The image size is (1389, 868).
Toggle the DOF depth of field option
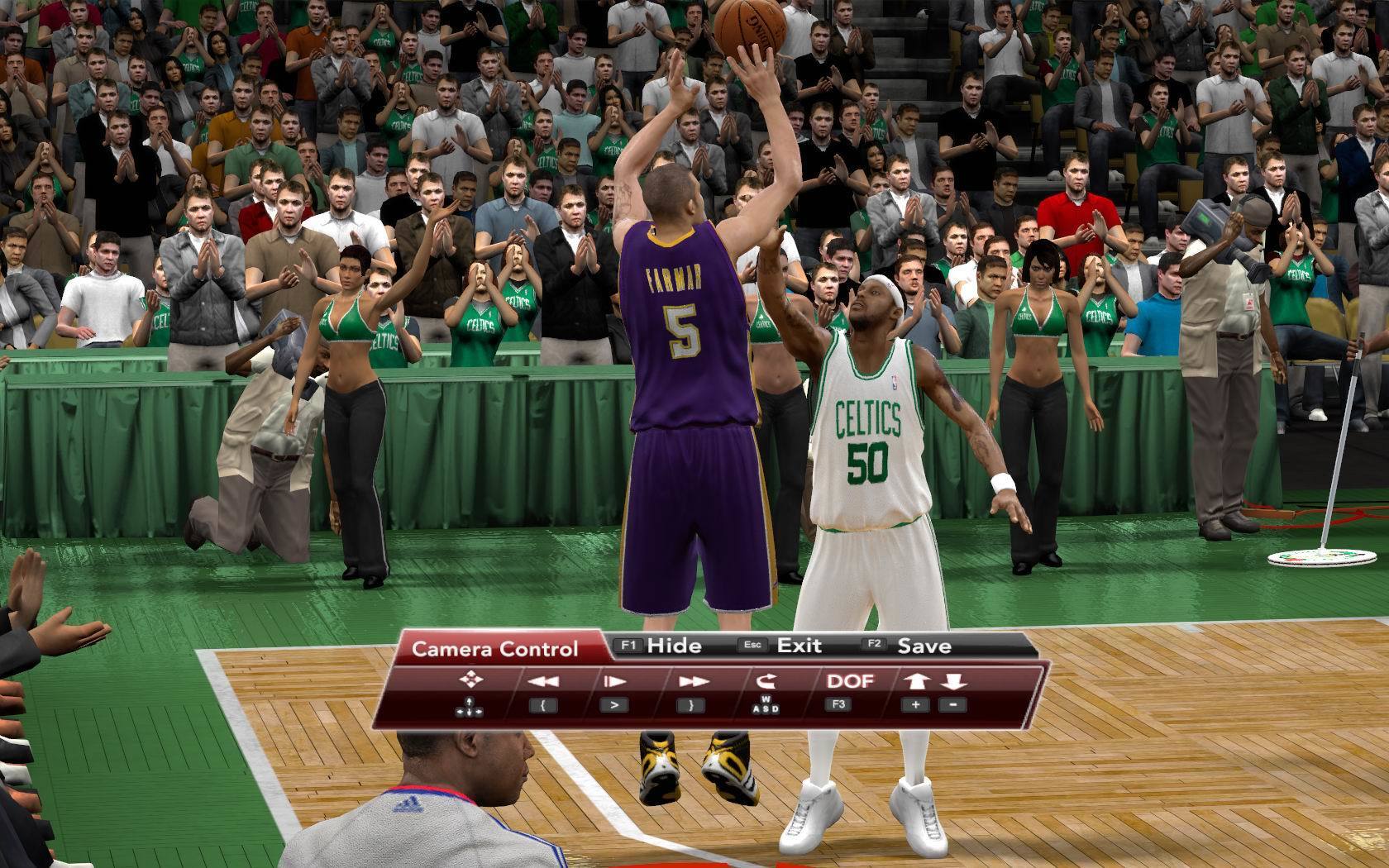point(850,681)
